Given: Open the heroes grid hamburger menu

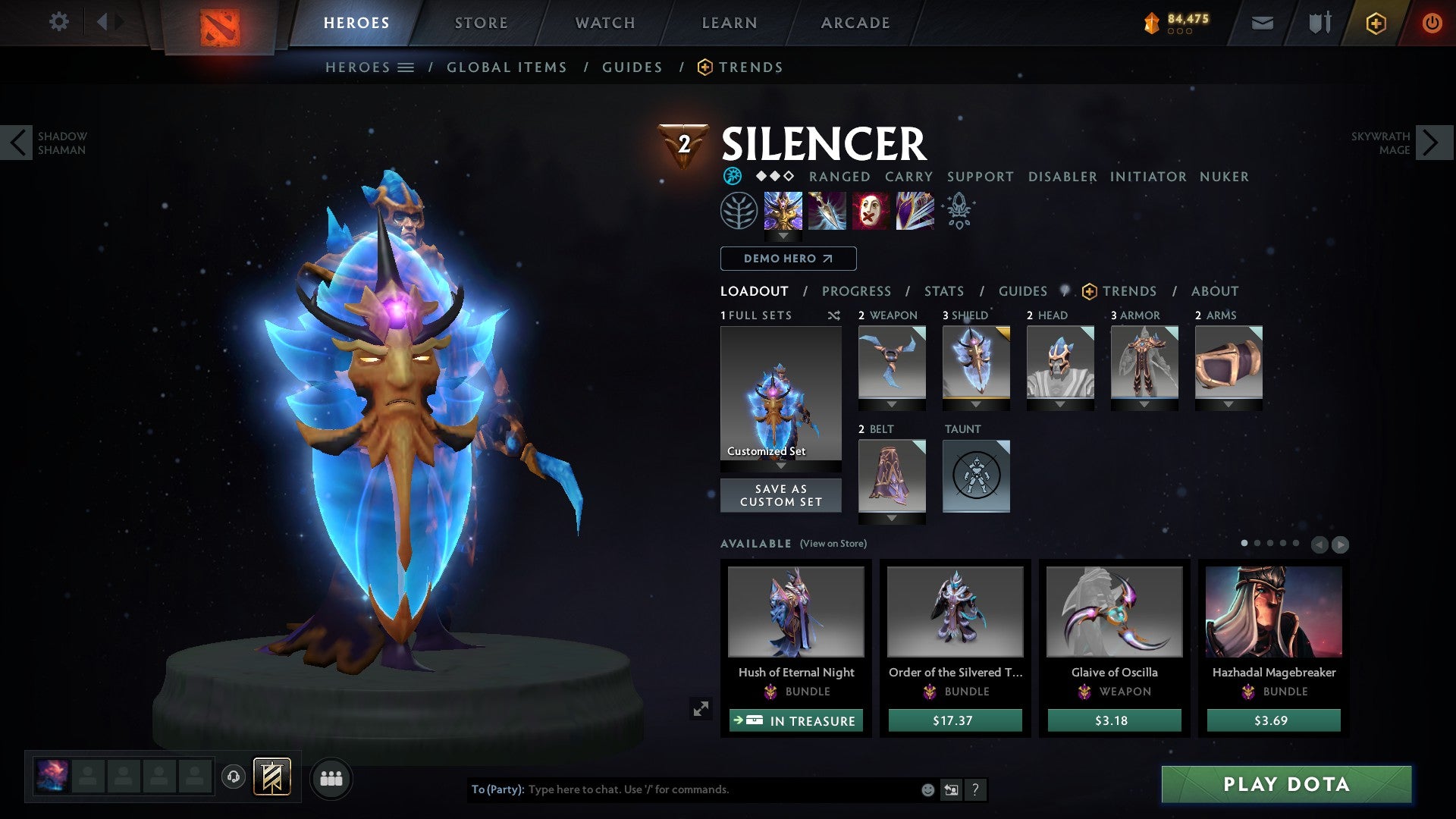Looking at the screenshot, I should [x=406, y=67].
